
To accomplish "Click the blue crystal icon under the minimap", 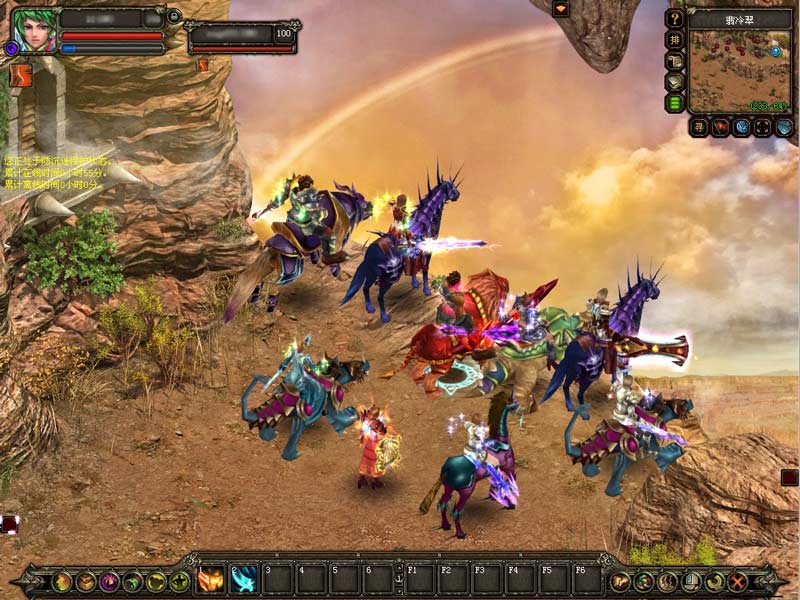I will tap(741, 127).
